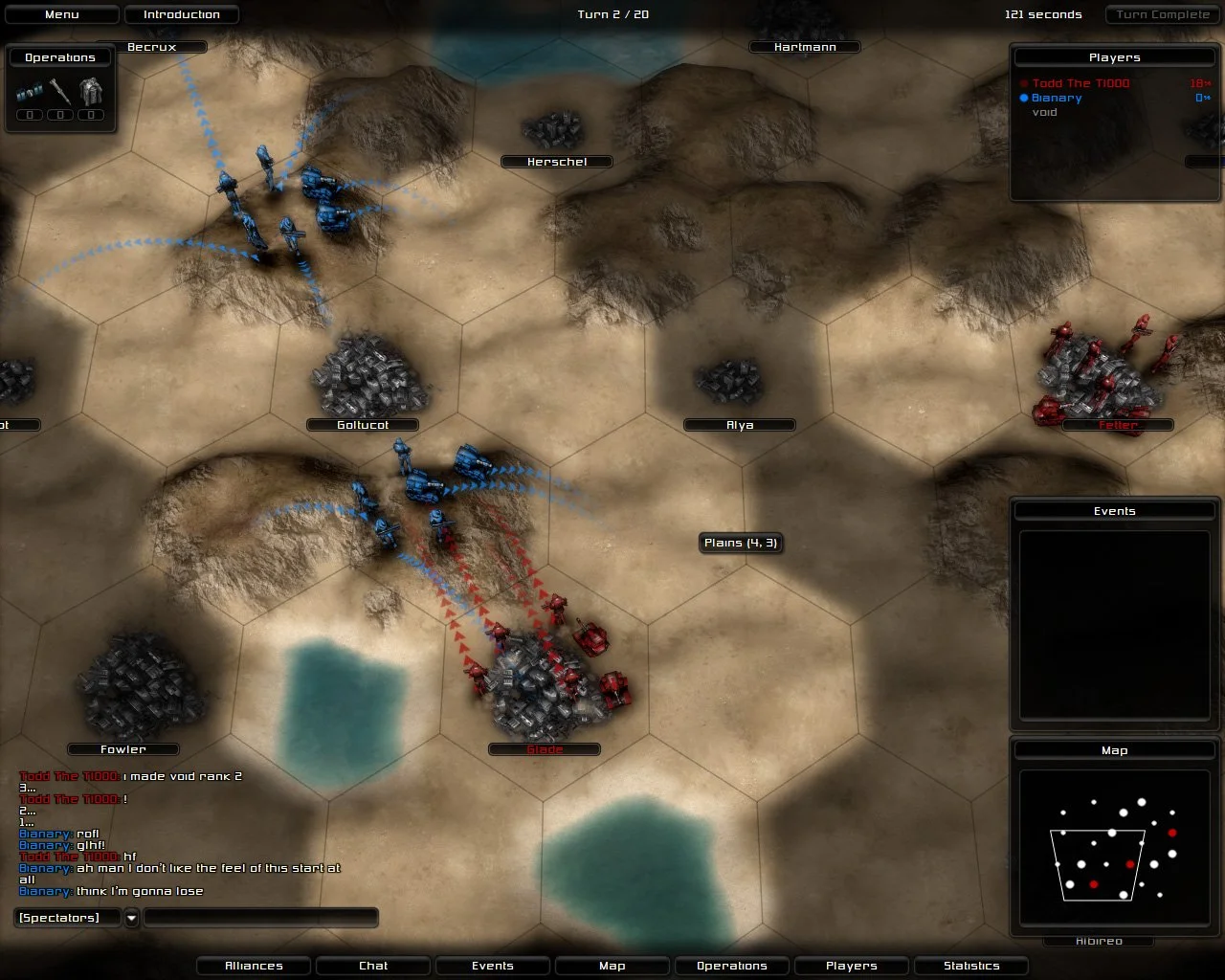The image size is (1225, 980).
Task: Select the void entry in the Players panel
Action: tap(1044, 112)
